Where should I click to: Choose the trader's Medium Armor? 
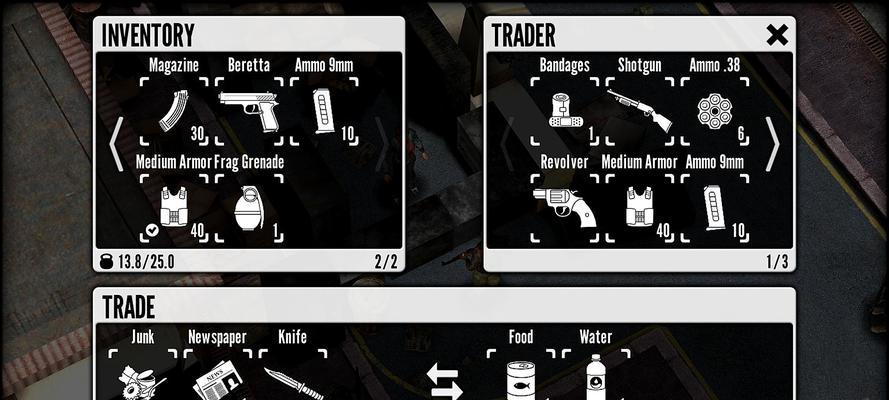[639, 208]
